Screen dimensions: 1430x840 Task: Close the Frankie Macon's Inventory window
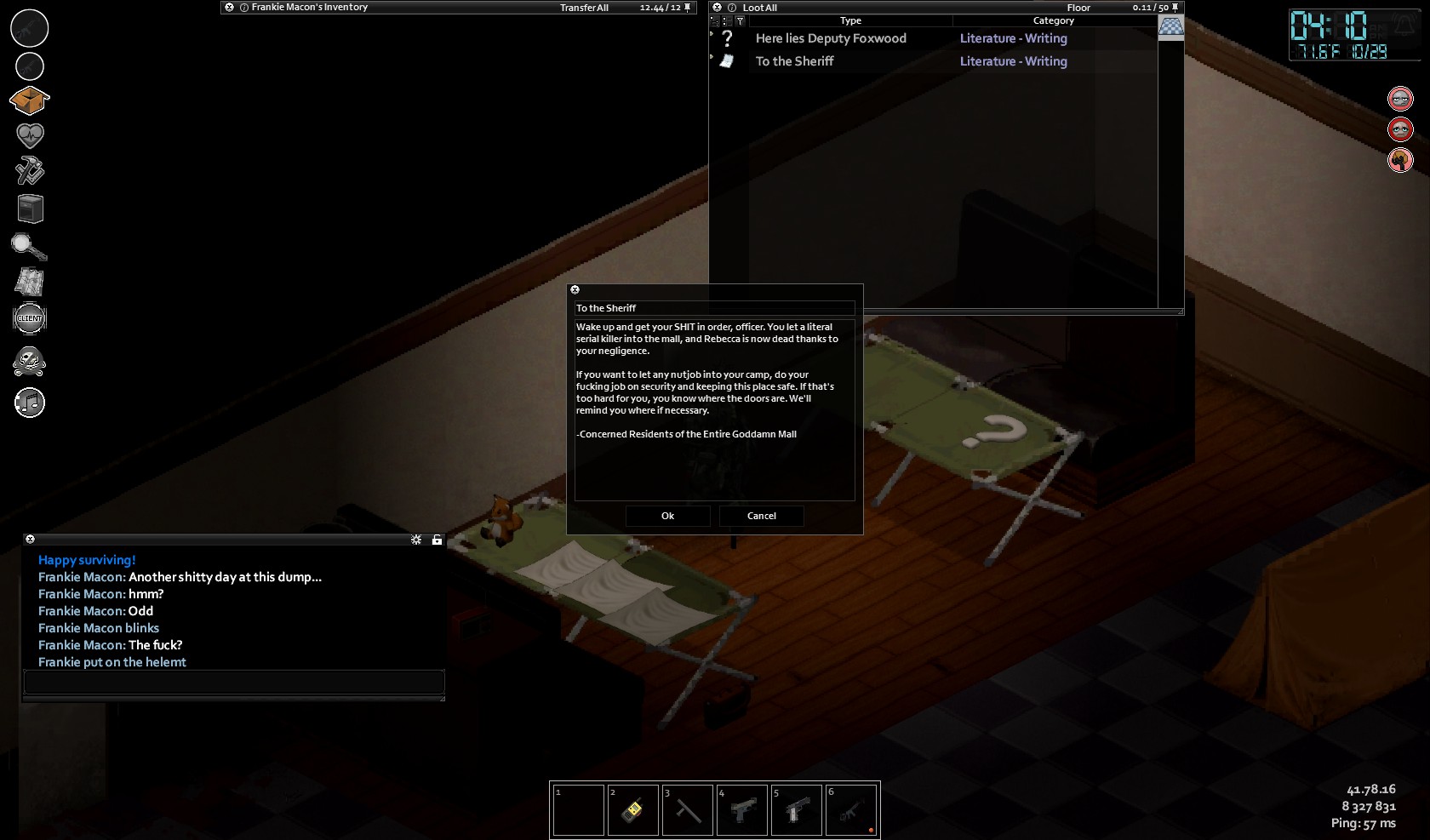[229, 7]
